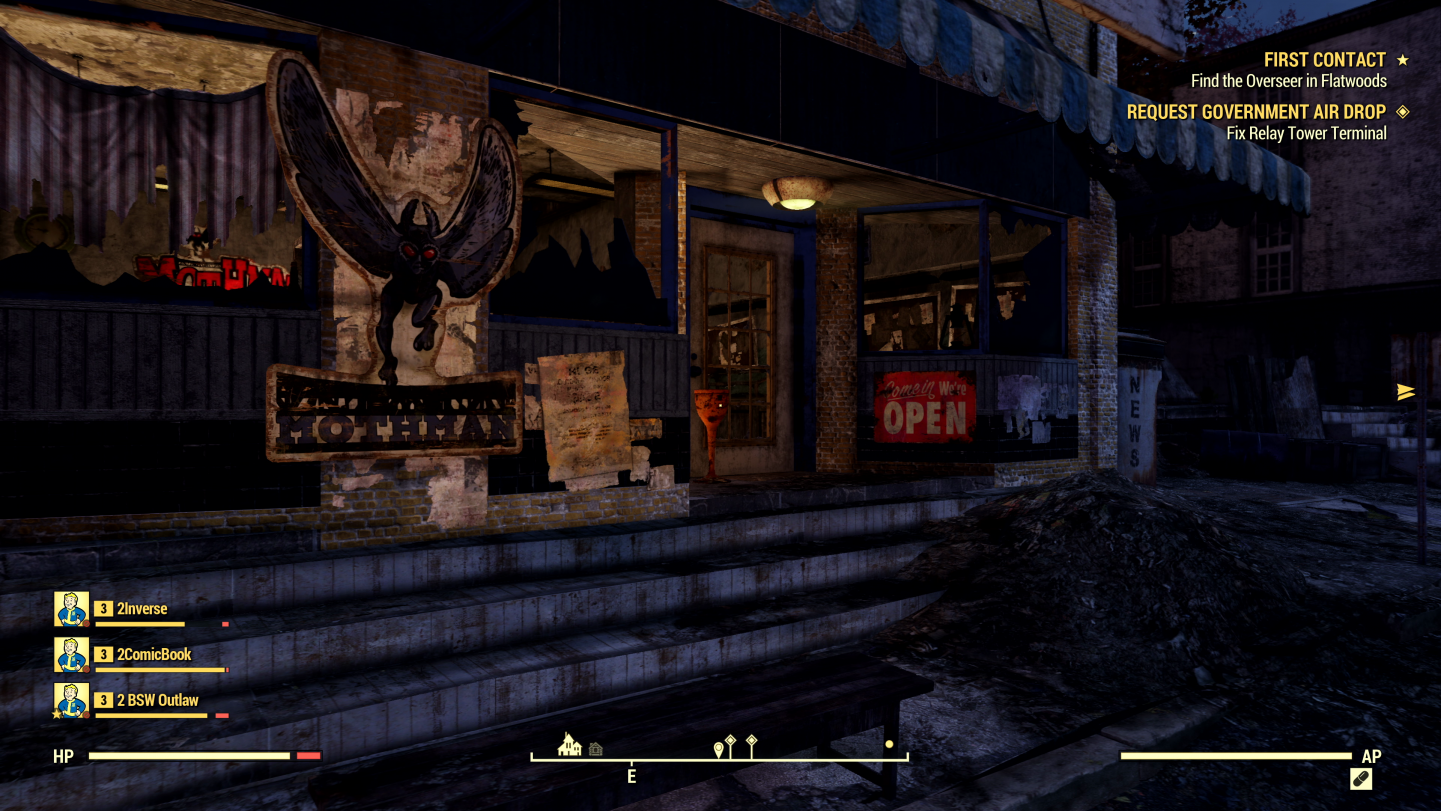Choose teammate 2ComicBook in the team list
Viewport: 1441px width, 811px height.
154,655
